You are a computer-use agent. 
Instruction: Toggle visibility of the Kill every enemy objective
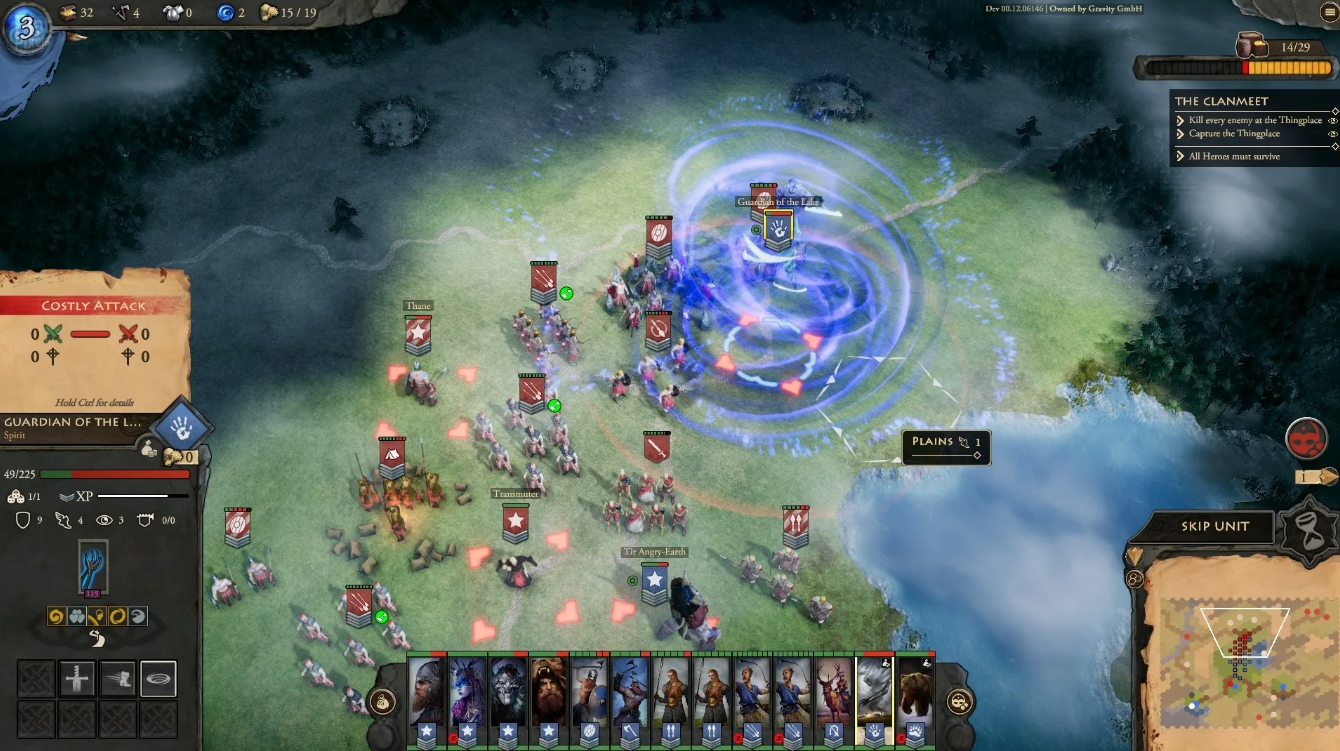1333,120
